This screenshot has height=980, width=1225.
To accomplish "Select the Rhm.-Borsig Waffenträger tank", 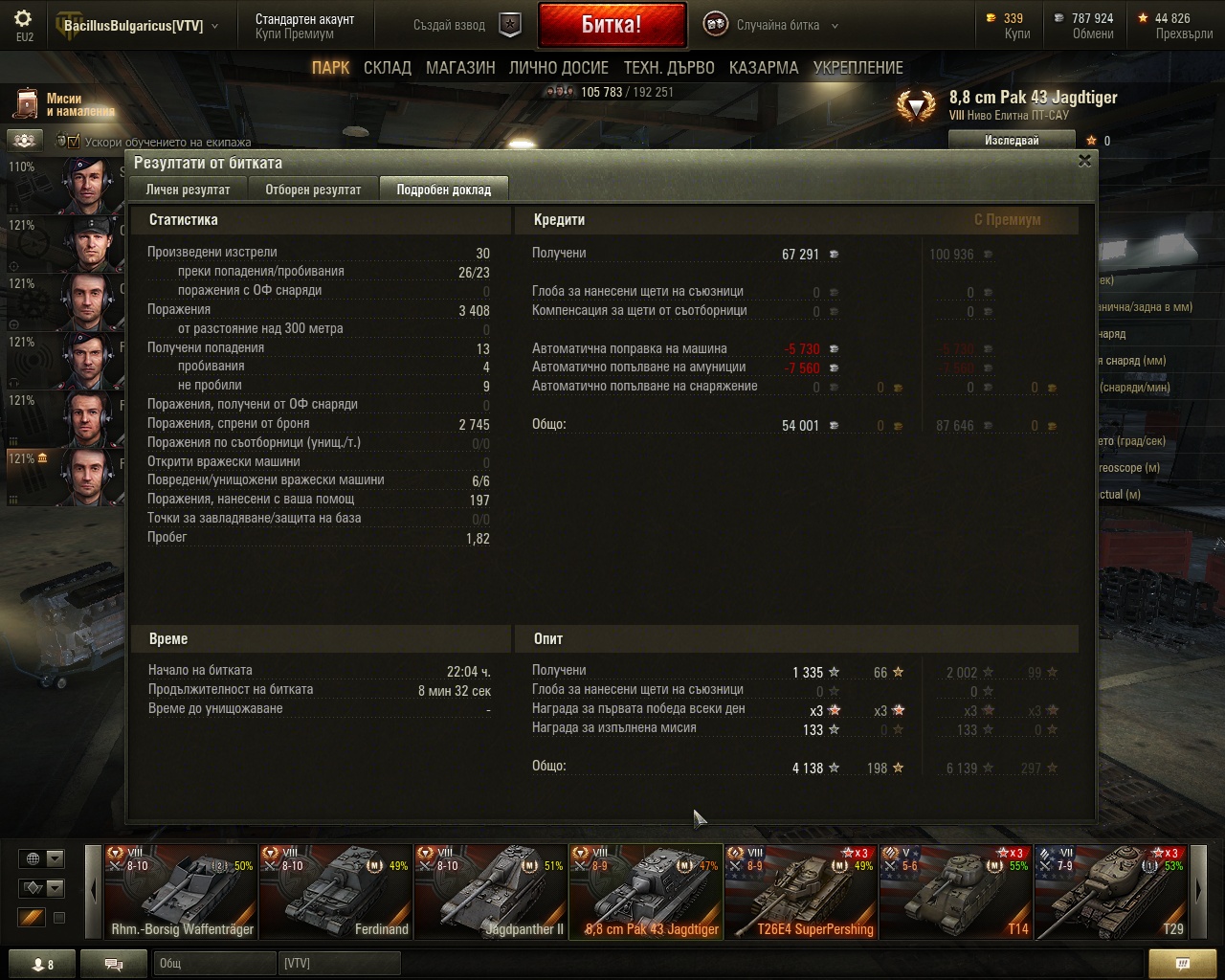I will pyautogui.click(x=181, y=891).
